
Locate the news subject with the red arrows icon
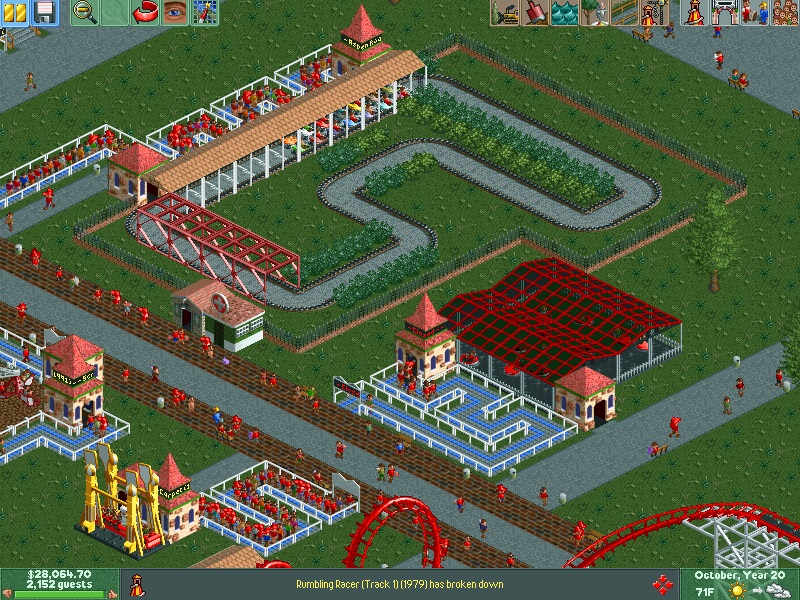[661, 584]
